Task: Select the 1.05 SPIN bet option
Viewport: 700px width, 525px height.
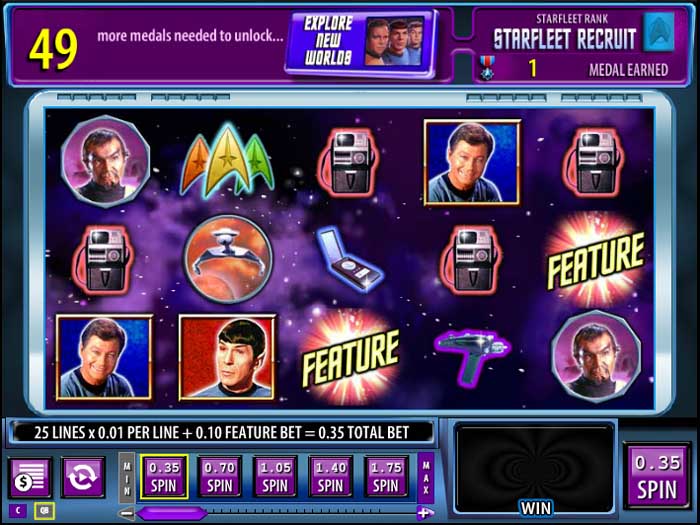Action: [275, 476]
